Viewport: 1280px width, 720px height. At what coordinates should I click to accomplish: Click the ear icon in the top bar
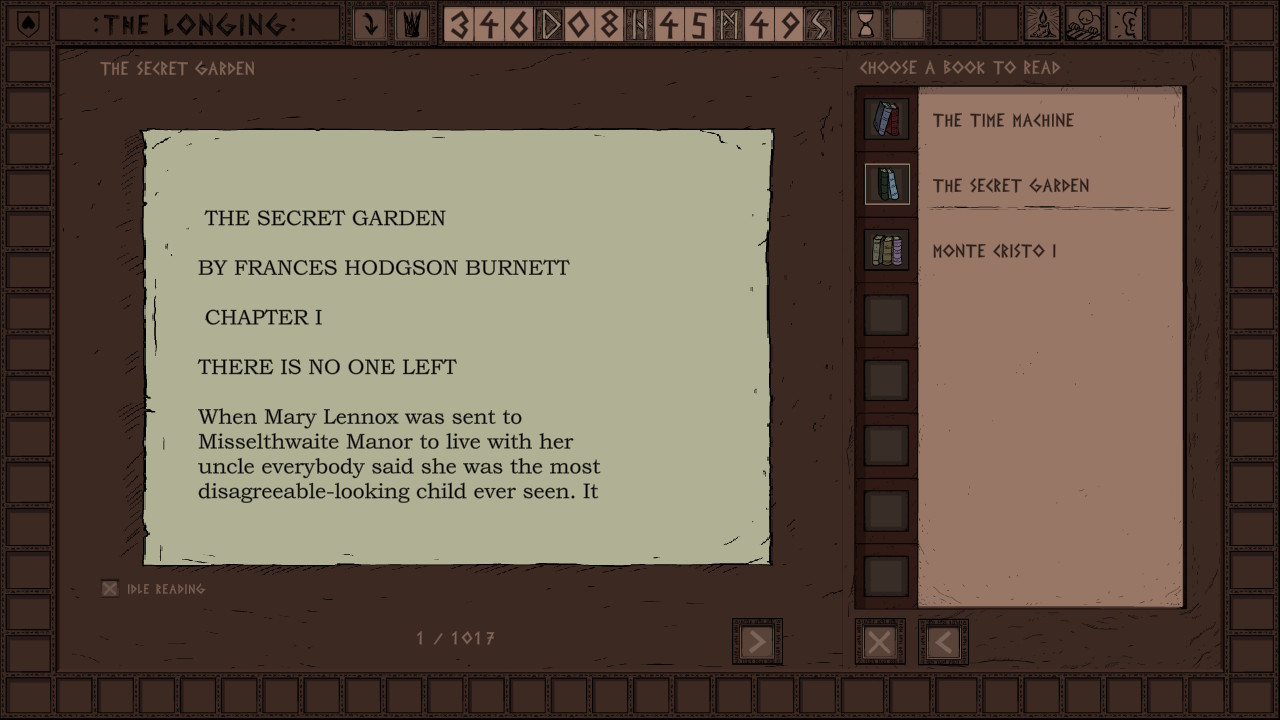(x=1126, y=24)
